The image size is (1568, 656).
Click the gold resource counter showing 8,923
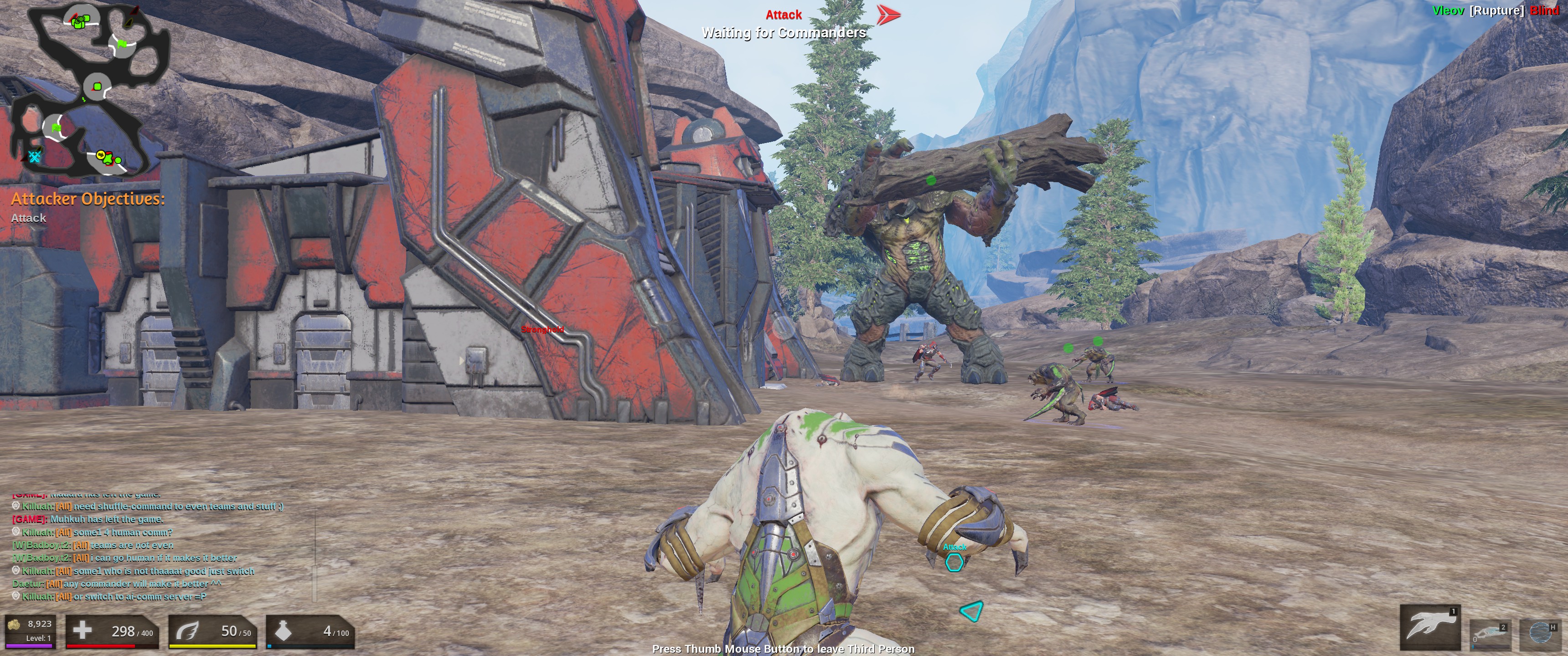click(31, 630)
